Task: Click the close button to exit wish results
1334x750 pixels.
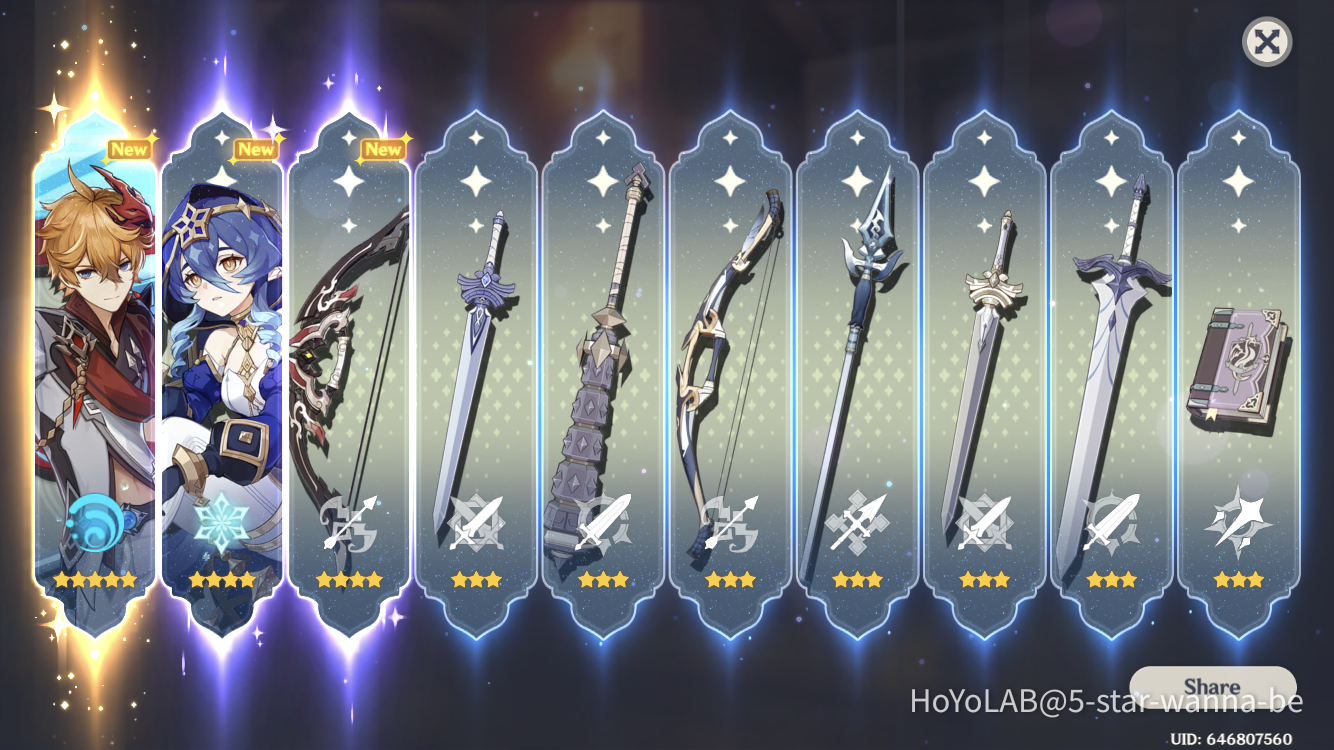Action: [x=1265, y=42]
